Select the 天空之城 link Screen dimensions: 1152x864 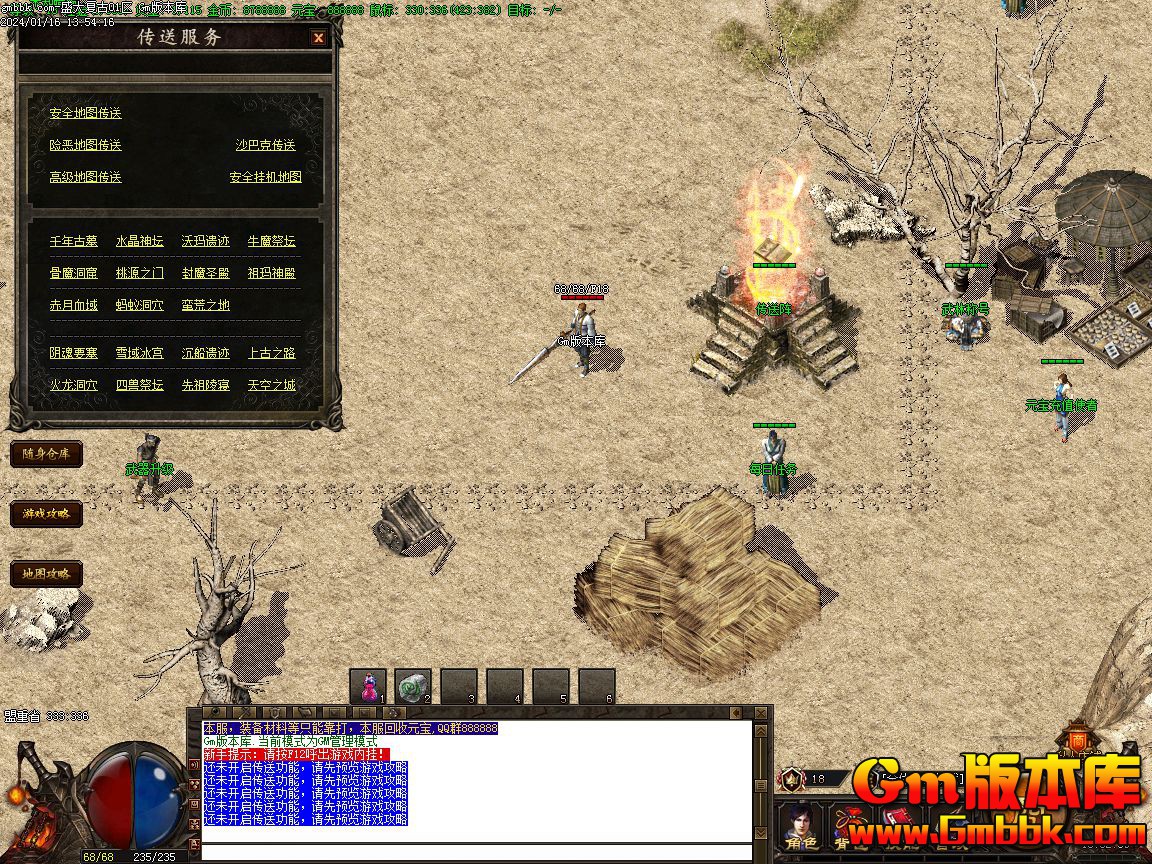[271, 385]
